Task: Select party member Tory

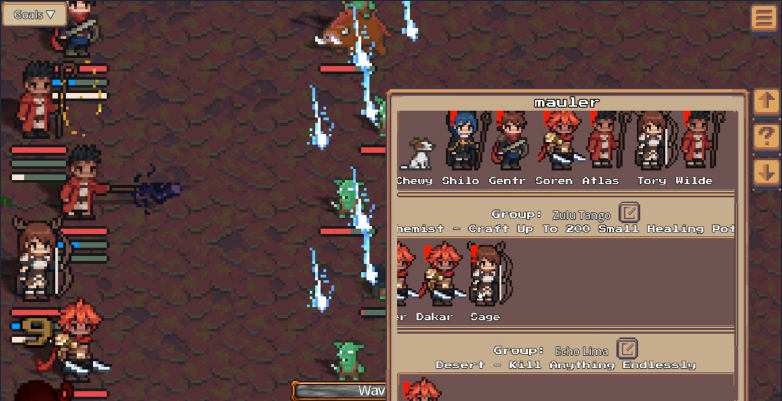Action: pyautogui.click(x=651, y=141)
